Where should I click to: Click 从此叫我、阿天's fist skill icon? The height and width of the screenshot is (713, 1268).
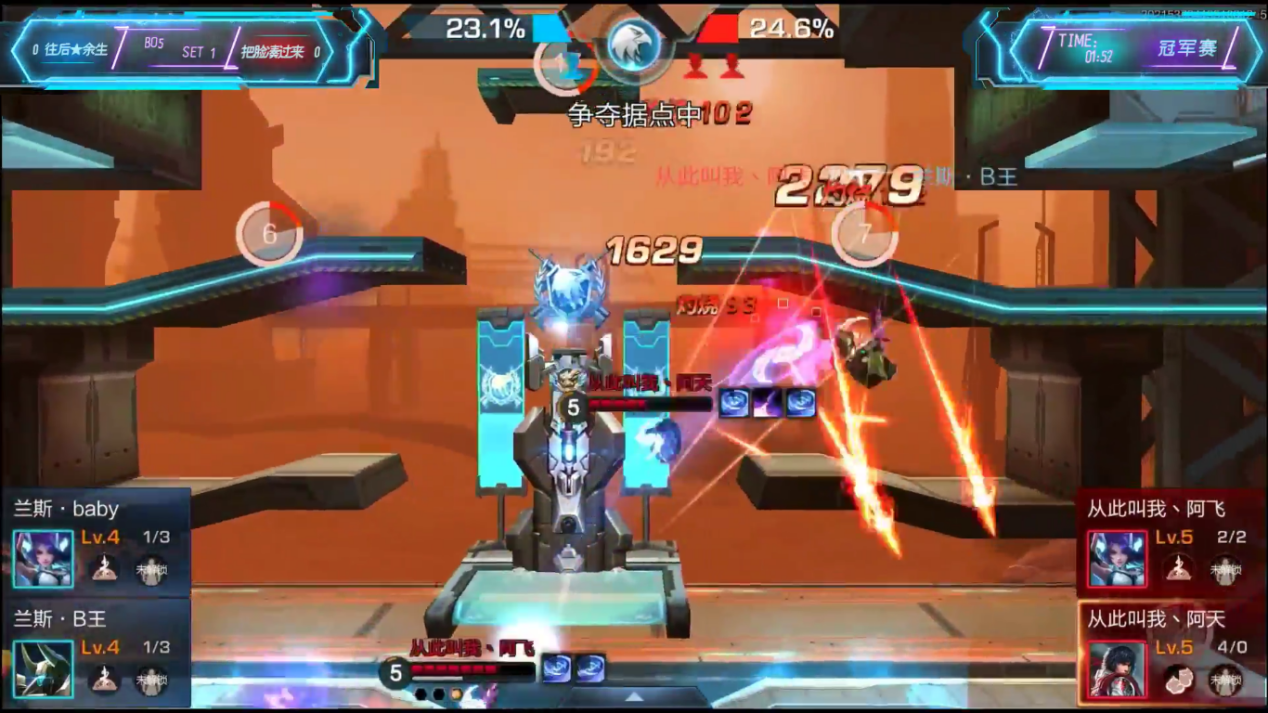[x=1179, y=680]
